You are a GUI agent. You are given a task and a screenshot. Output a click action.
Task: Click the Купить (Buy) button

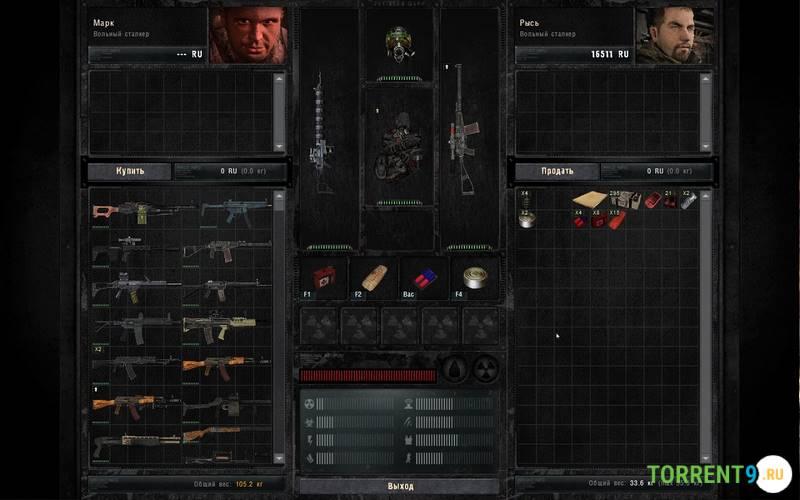click(x=130, y=171)
